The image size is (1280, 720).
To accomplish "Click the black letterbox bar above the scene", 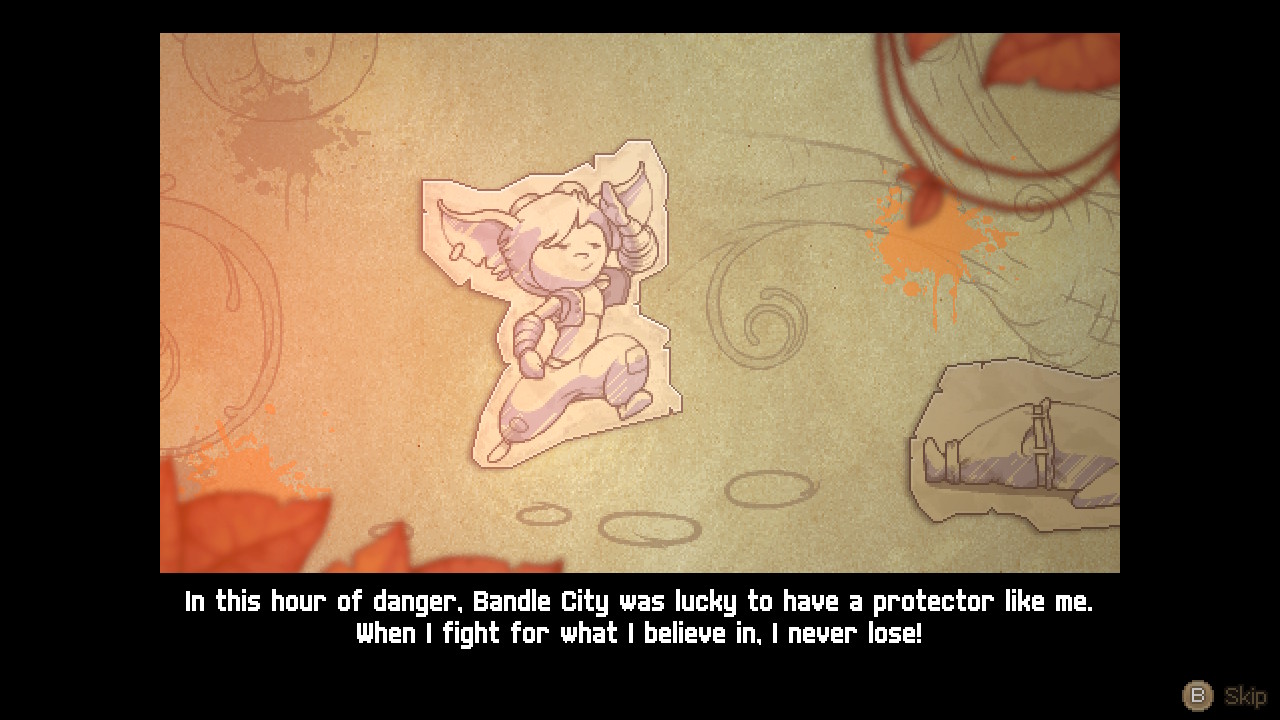I will [x=640, y=15].
